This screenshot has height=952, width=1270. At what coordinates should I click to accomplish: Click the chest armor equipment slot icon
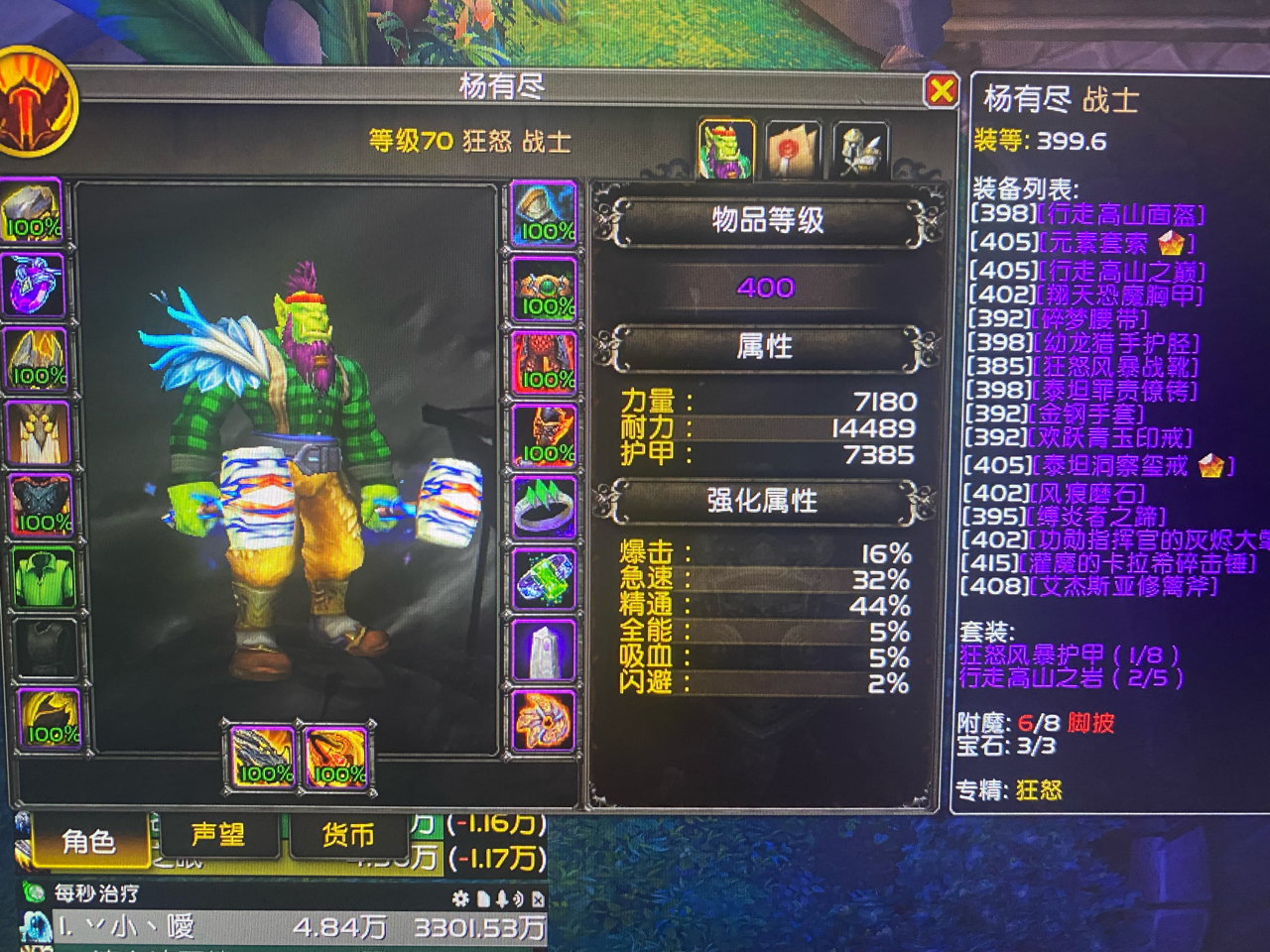click(x=33, y=506)
